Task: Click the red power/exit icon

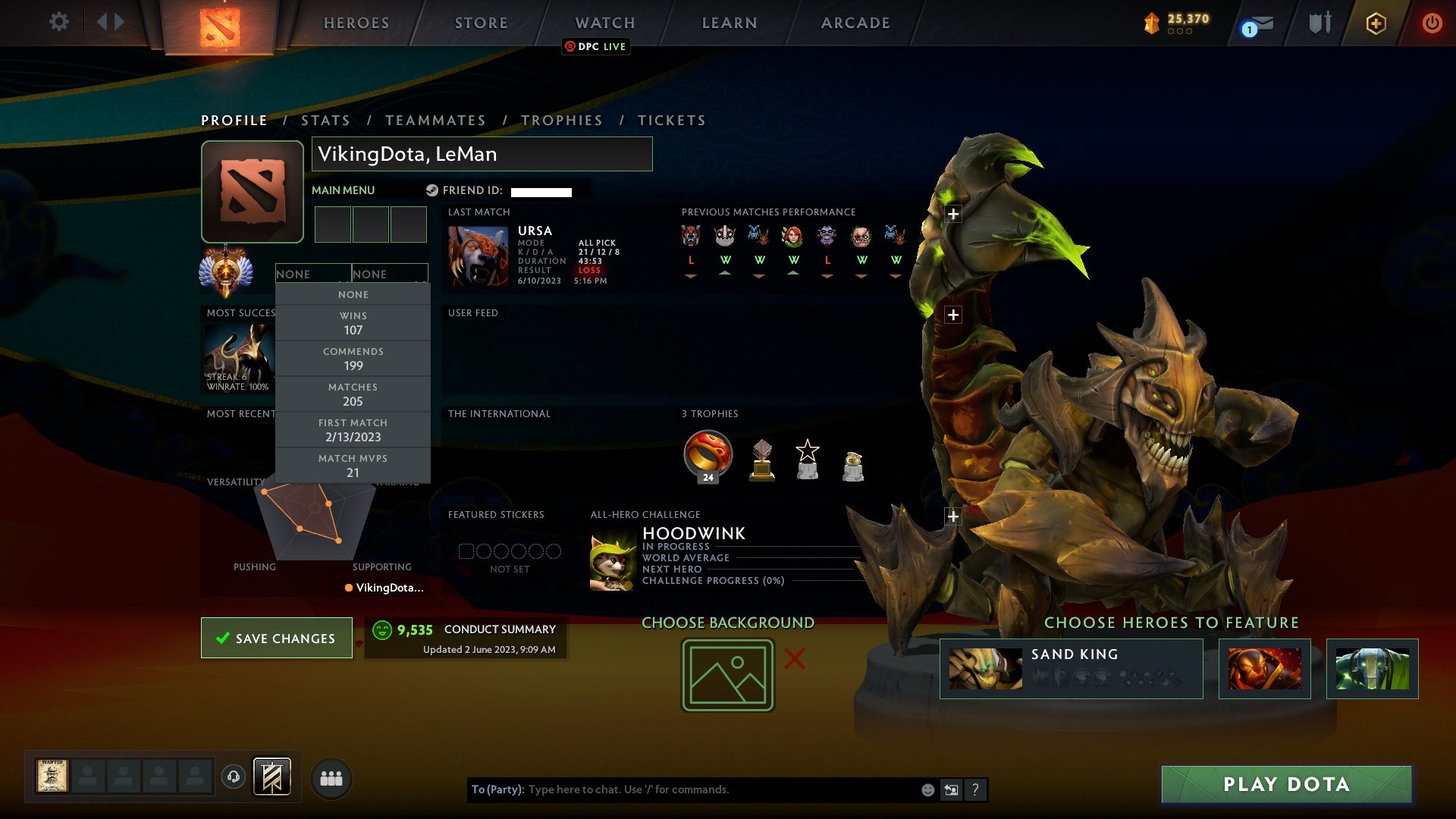Action: (x=1432, y=23)
